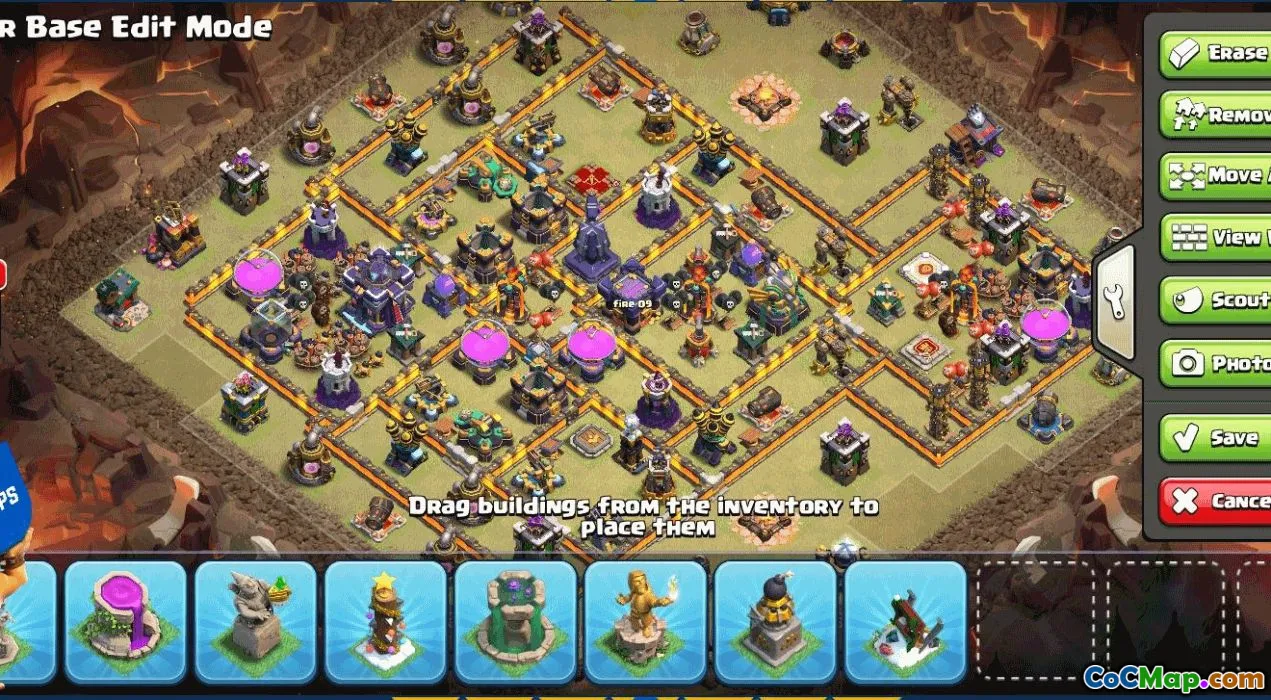Image resolution: width=1271 pixels, height=700 pixels.
Task: Open the CoCMap.com watermark link
Action: pos(1173,677)
